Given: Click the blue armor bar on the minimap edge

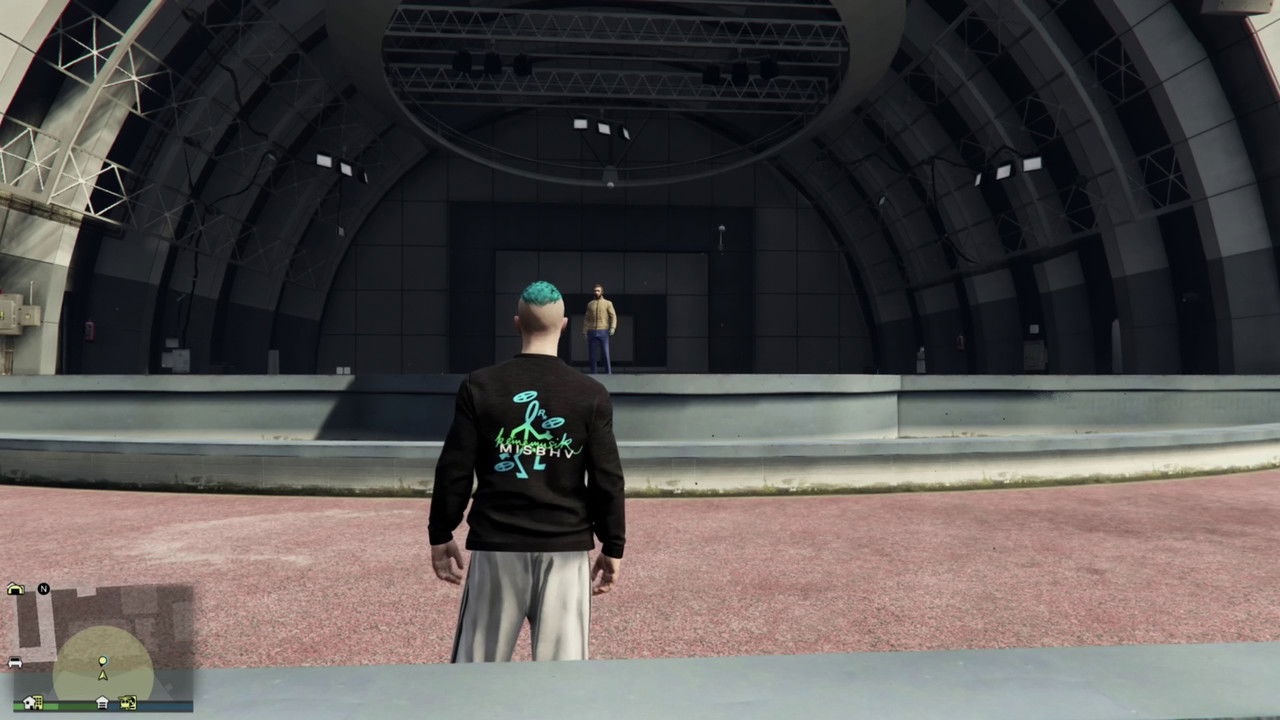Looking at the screenshot, I should tap(170, 707).
